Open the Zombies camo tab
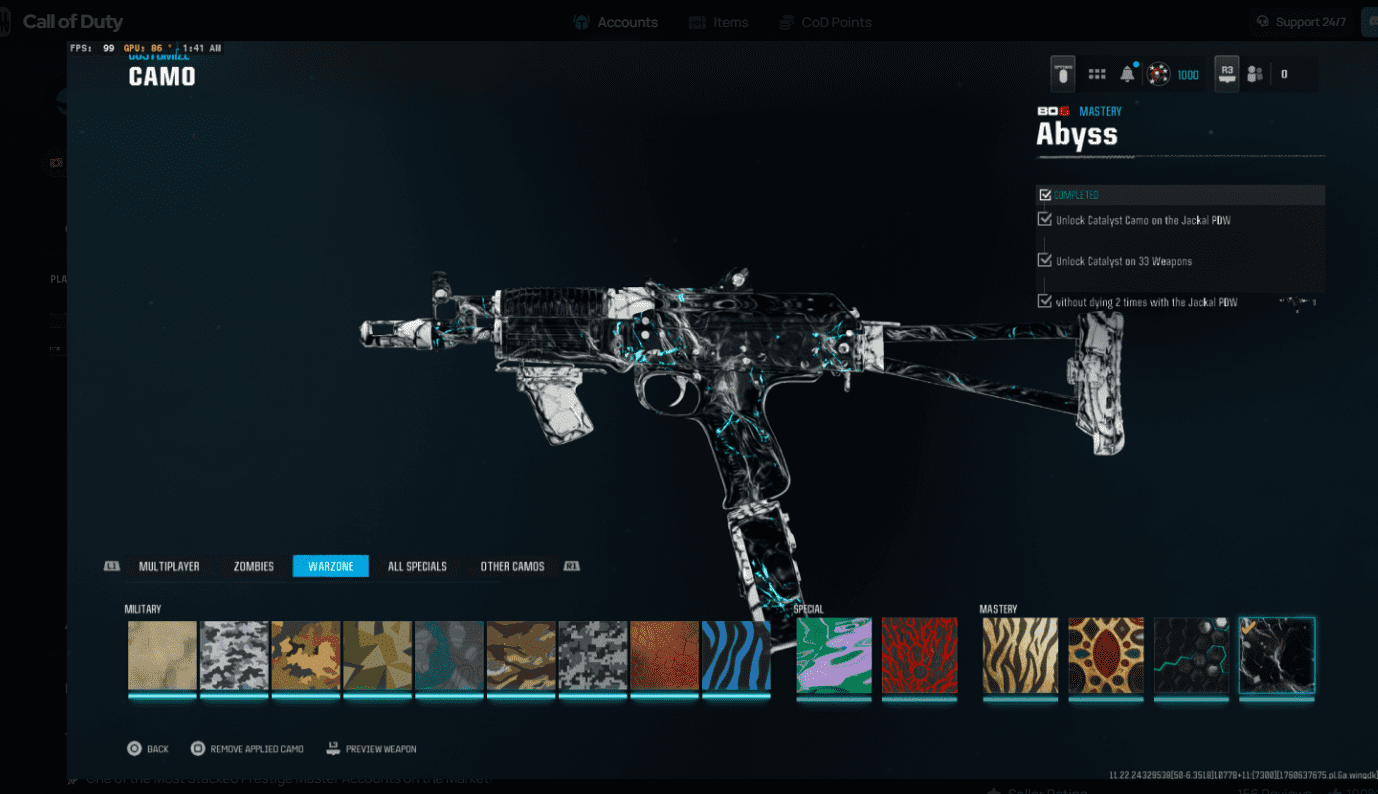 254,566
